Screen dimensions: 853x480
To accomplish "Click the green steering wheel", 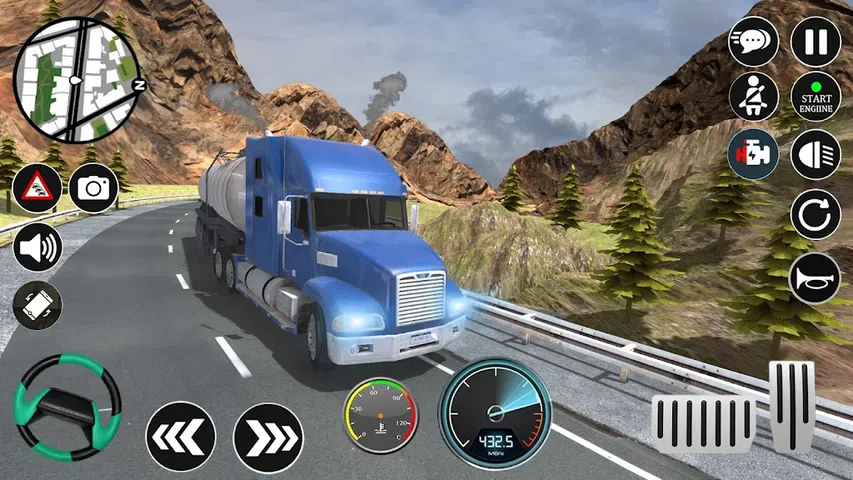I will click(67, 403).
